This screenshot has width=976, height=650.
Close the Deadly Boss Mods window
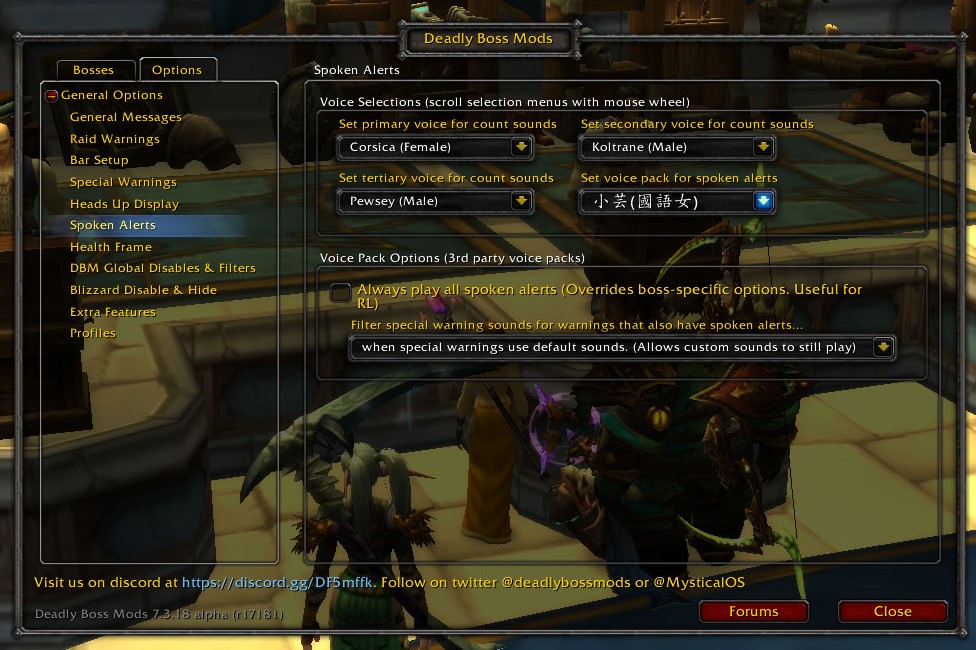tap(892, 611)
